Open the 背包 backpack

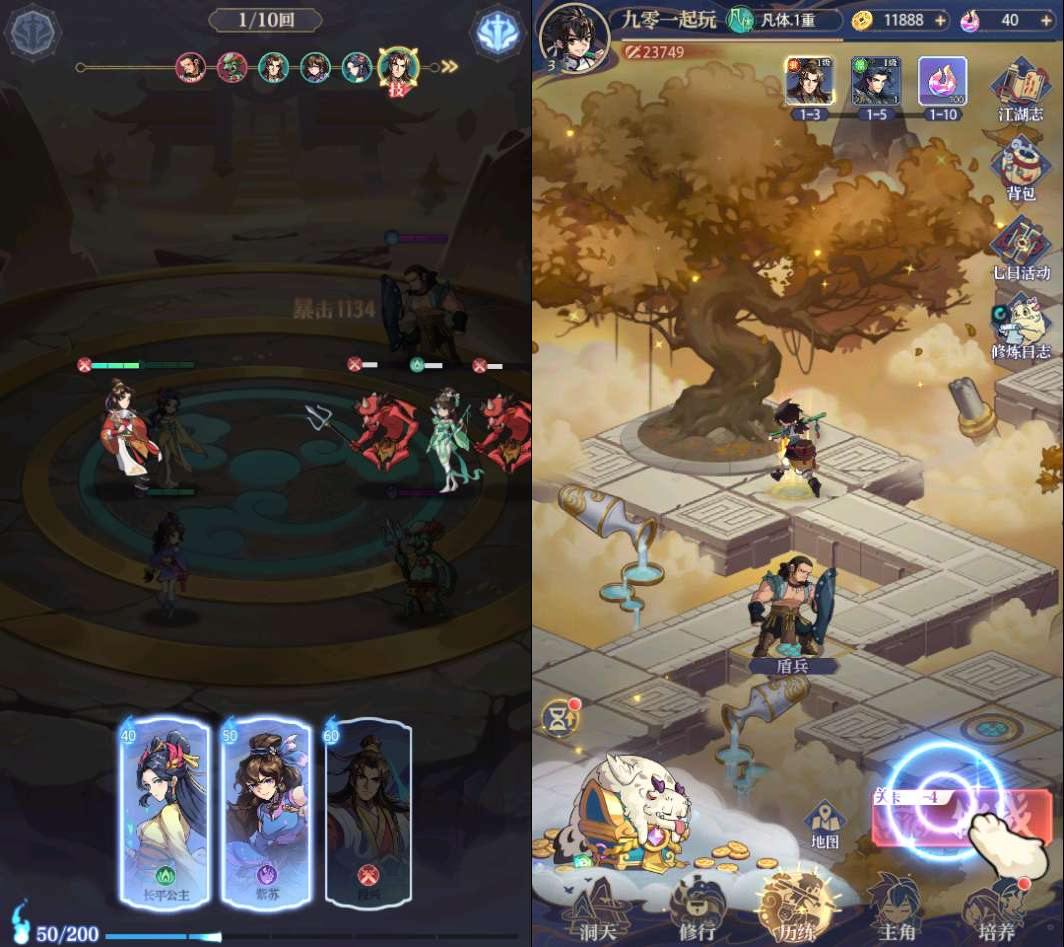(1020, 168)
